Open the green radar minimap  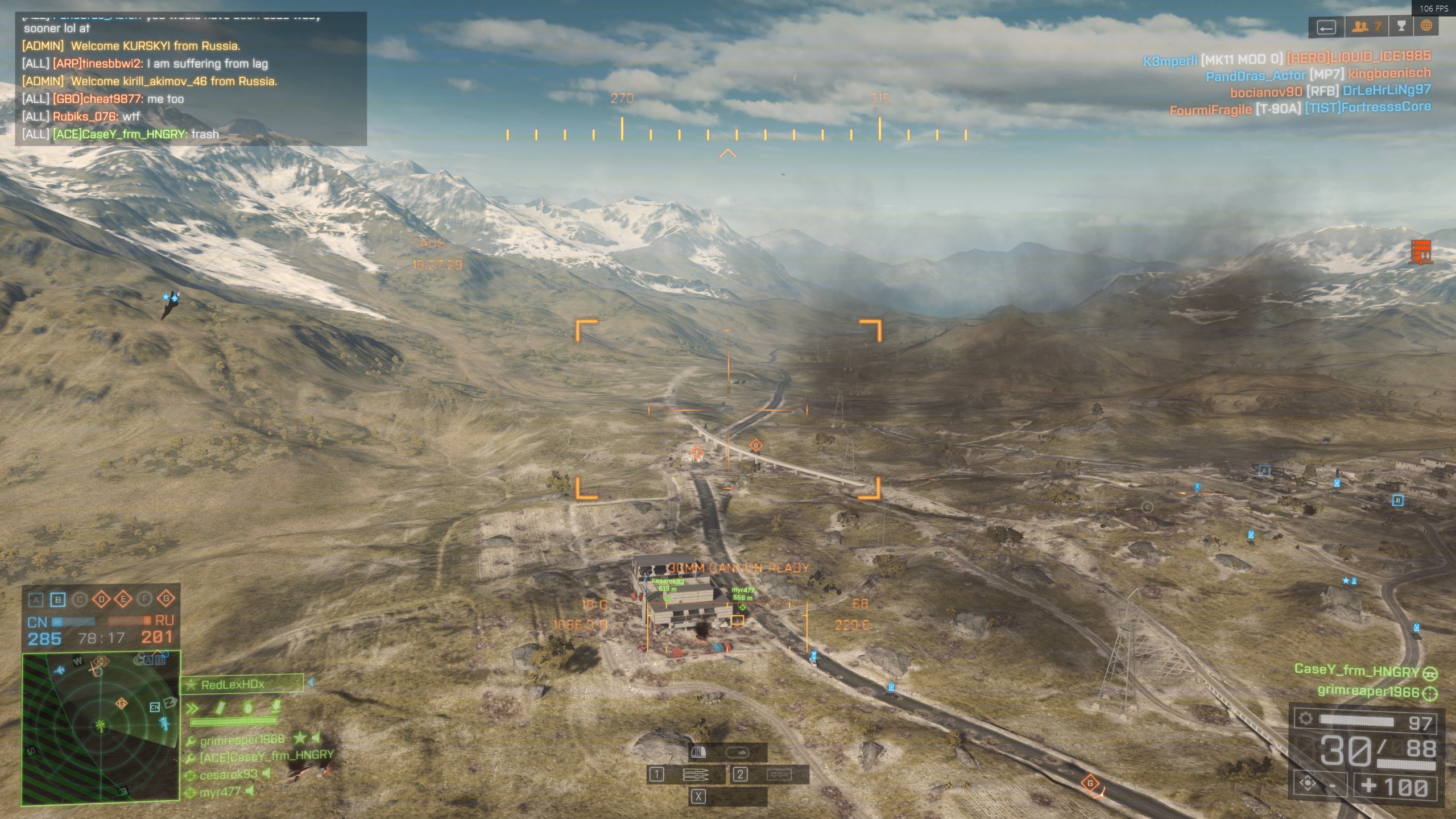click(x=101, y=729)
